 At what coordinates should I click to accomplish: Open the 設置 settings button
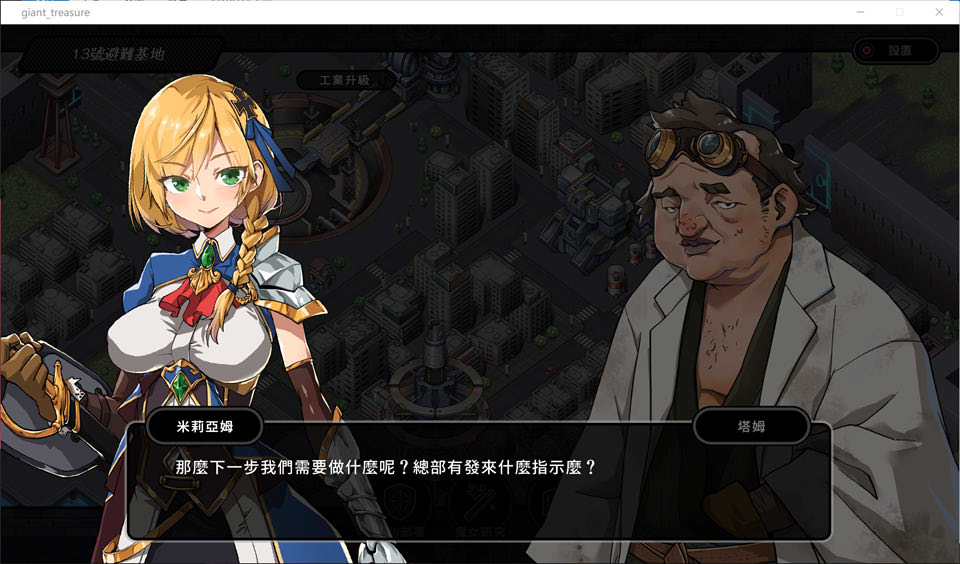click(x=896, y=50)
